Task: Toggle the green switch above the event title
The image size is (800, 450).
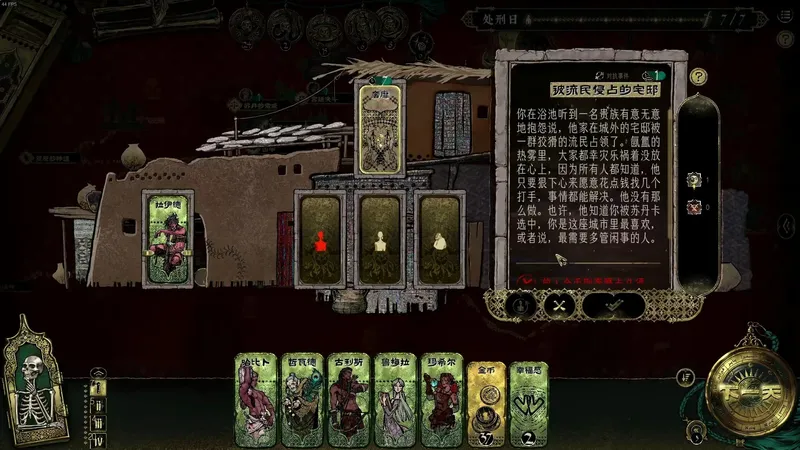Action: 652,74
